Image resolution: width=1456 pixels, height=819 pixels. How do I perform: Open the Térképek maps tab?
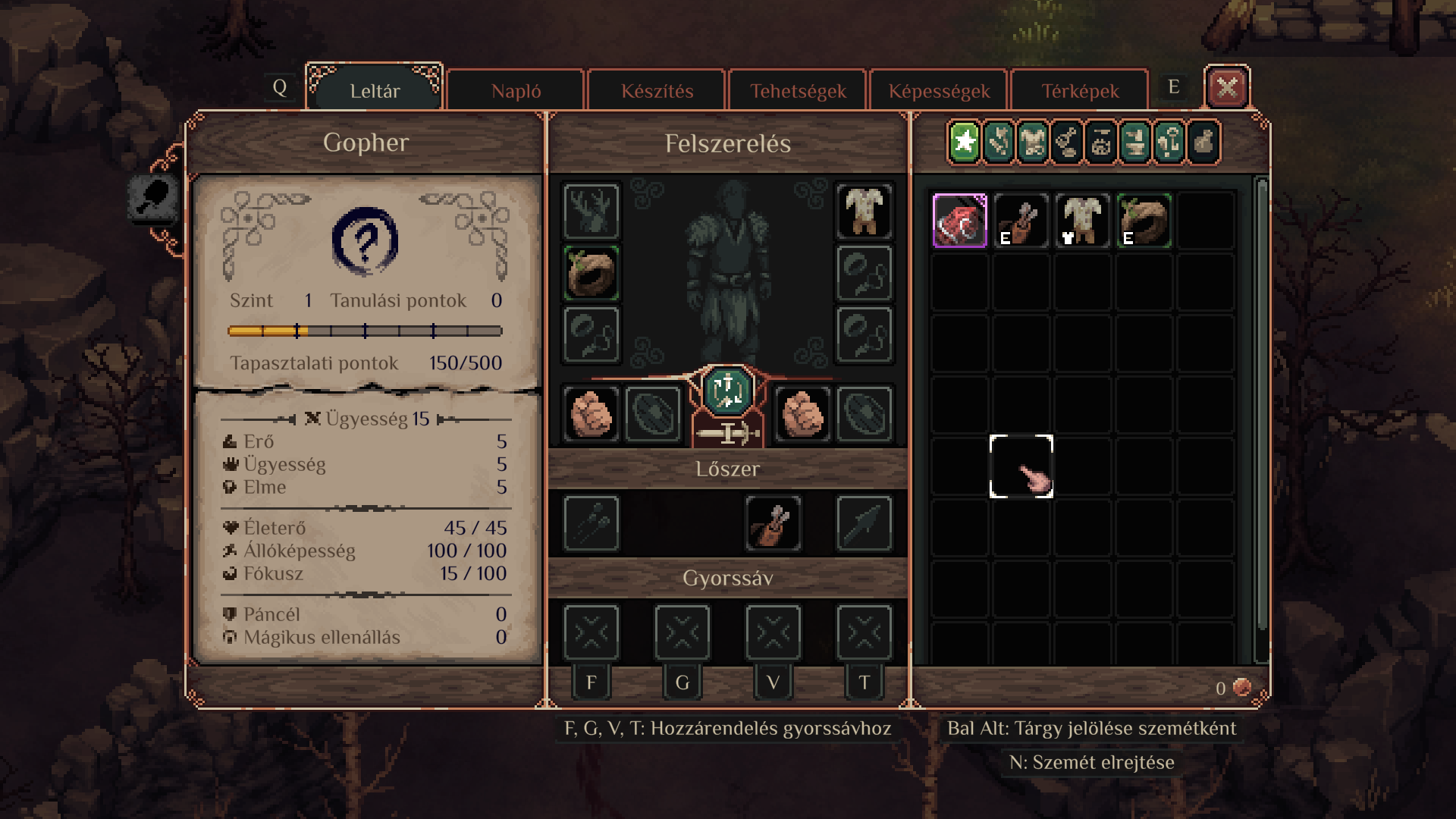(x=1080, y=91)
